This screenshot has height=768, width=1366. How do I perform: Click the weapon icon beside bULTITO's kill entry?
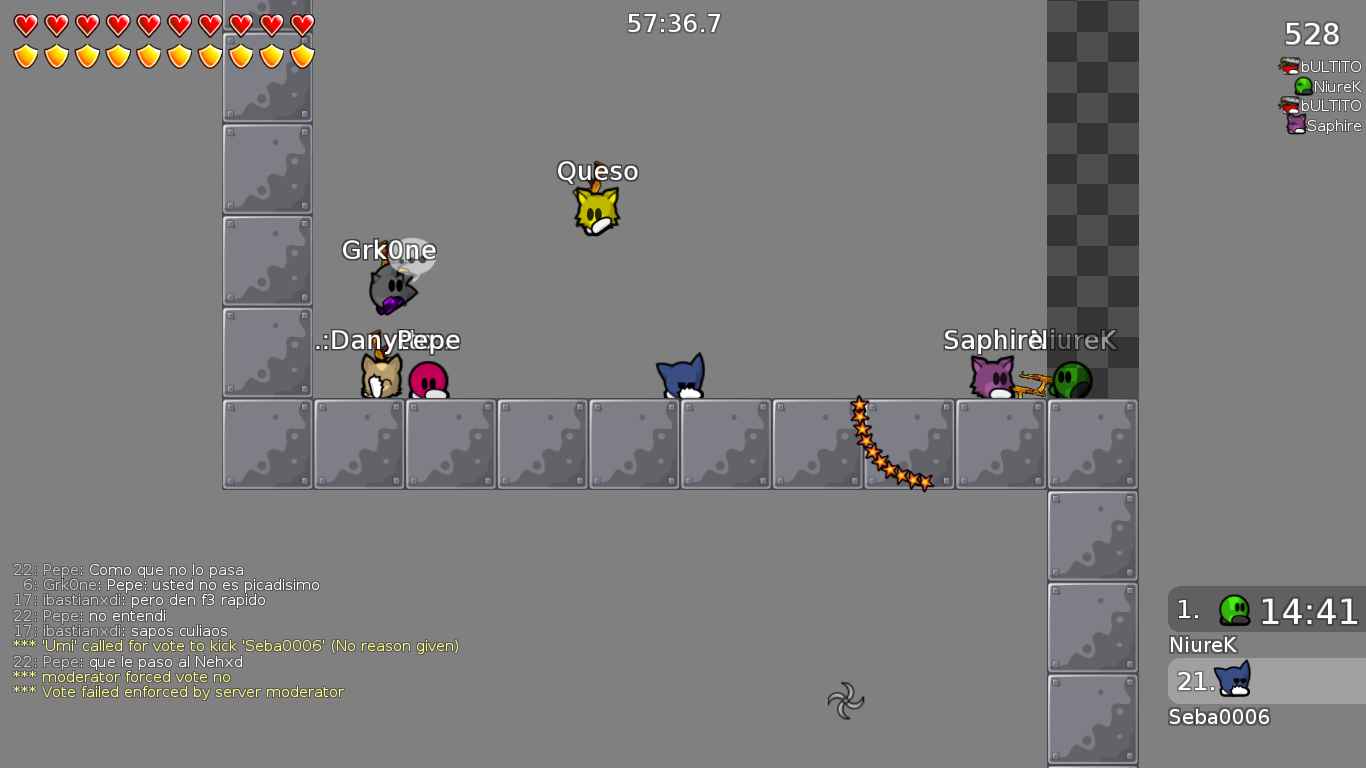click(1285, 66)
